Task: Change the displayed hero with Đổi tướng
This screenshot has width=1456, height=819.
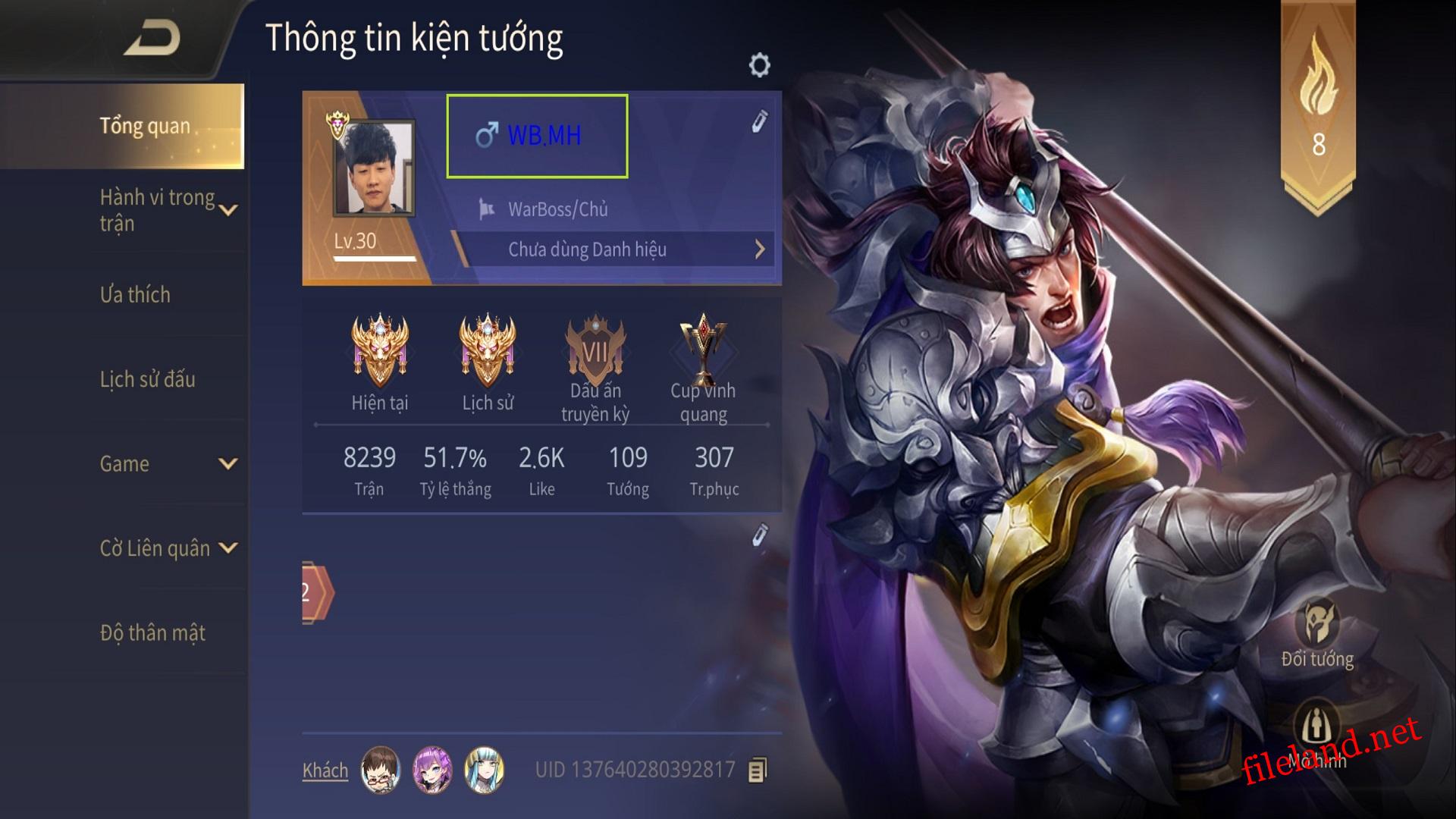Action: coord(1317,633)
